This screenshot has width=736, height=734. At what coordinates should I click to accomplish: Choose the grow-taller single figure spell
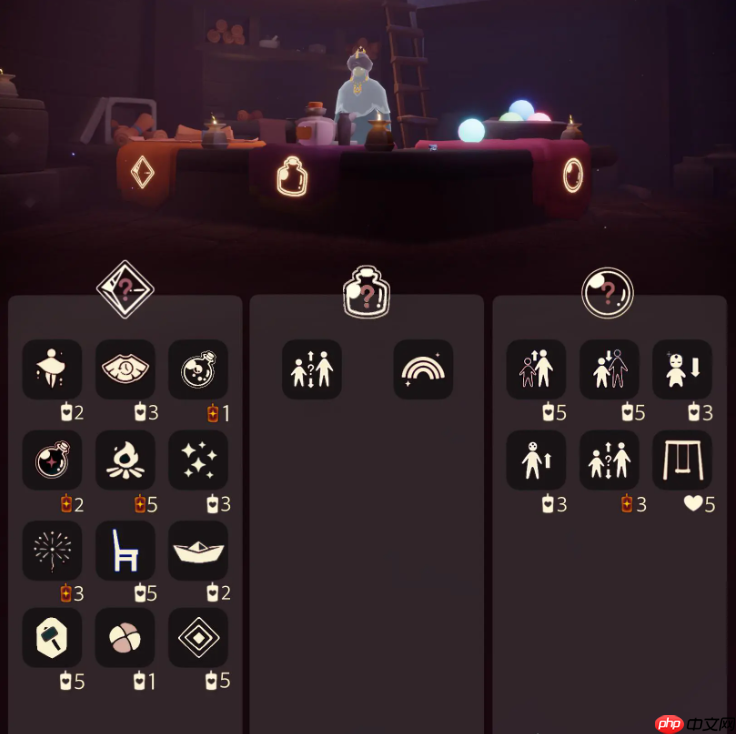(x=536, y=460)
